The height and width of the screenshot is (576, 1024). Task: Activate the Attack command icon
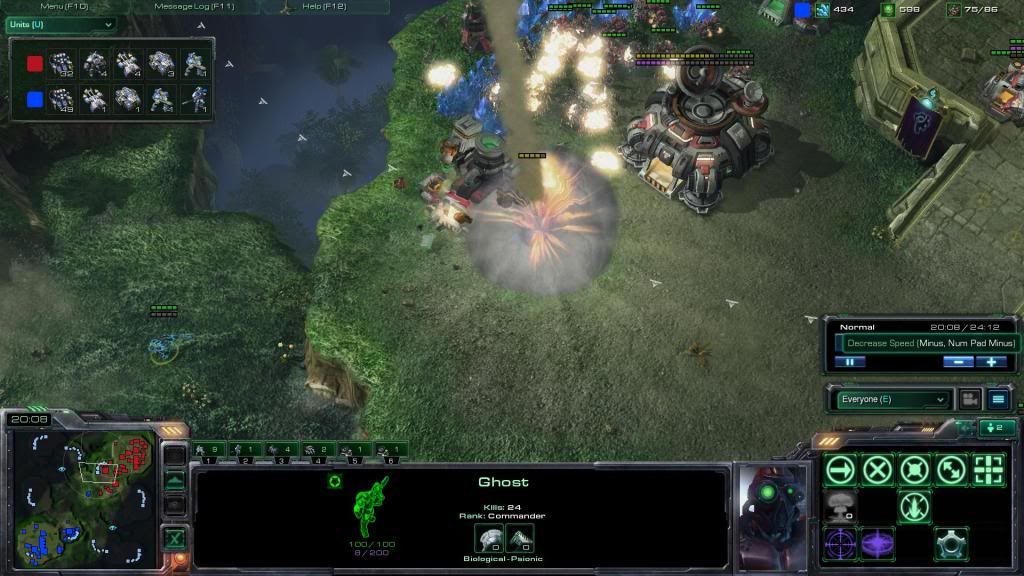pos(988,469)
